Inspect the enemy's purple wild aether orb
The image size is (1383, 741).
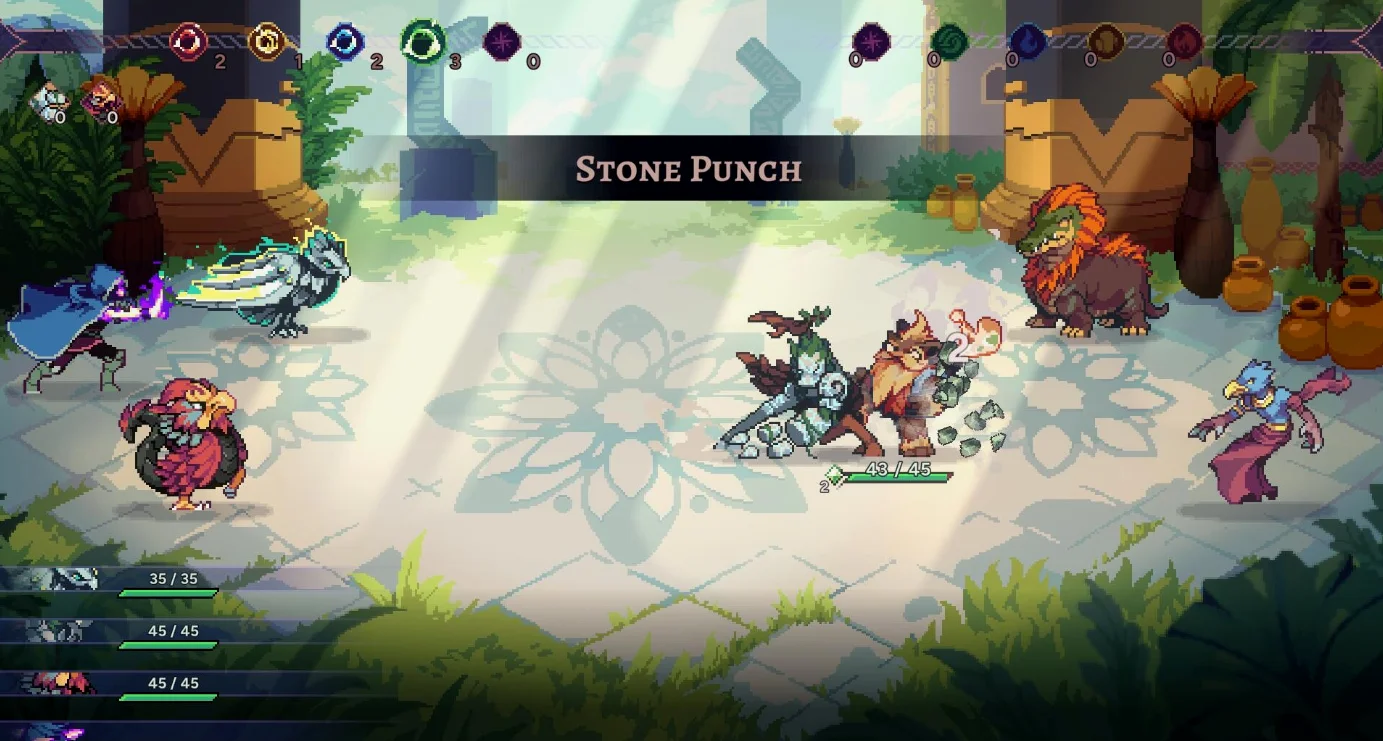coord(871,42)
